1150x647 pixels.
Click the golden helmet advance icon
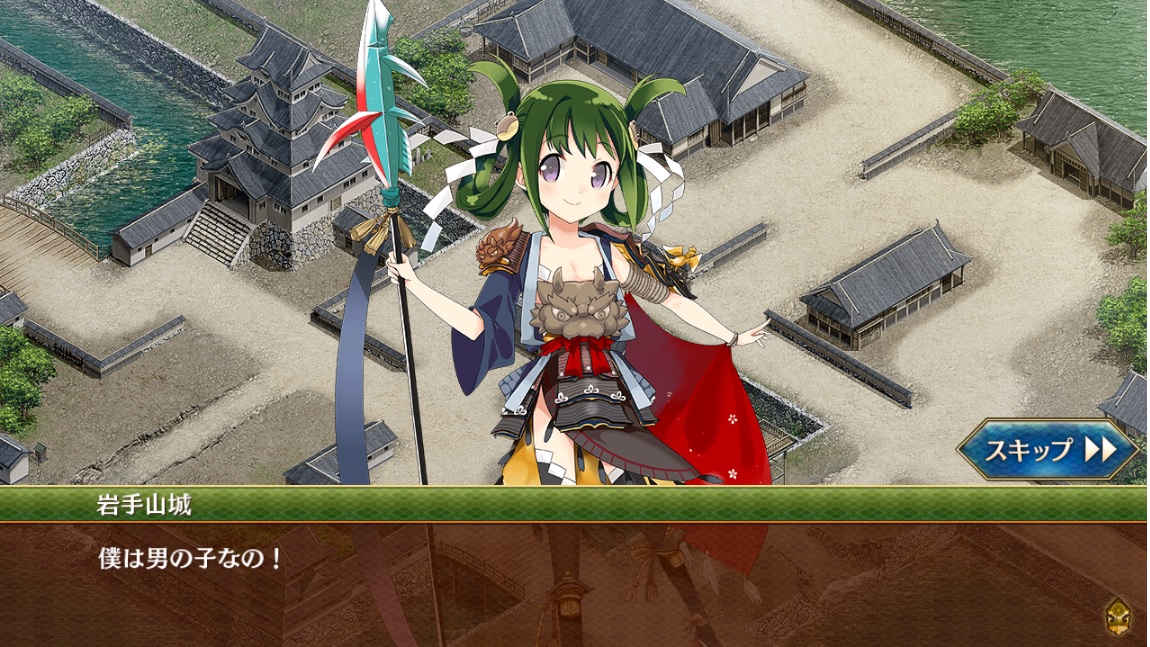pos(1118,616)
